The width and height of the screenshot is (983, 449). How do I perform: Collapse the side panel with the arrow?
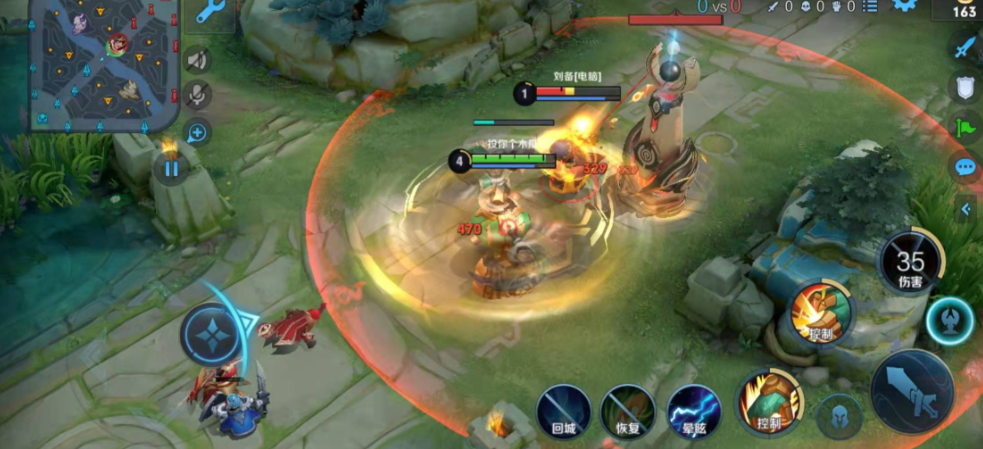(965, 209)
